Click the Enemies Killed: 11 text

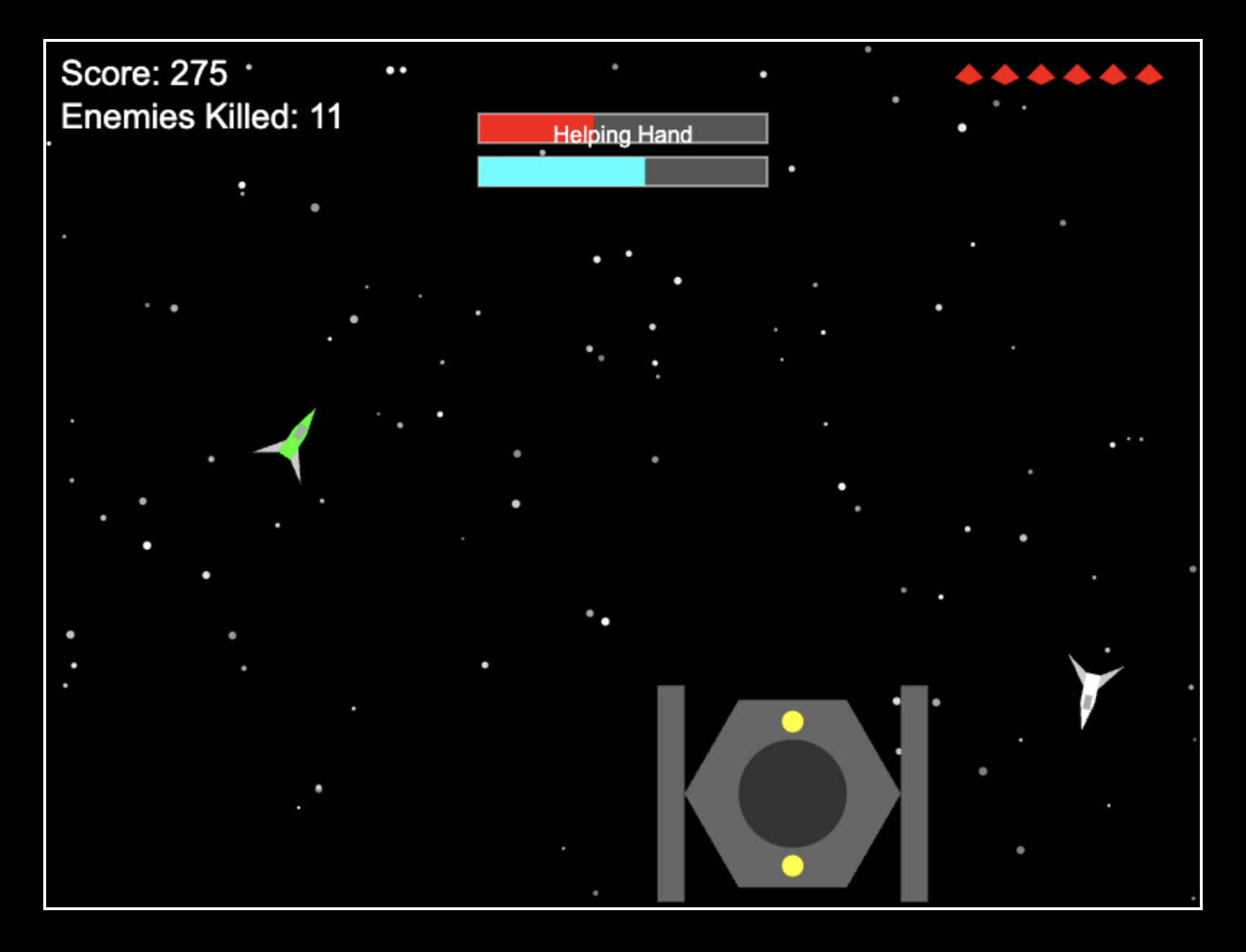202,116
